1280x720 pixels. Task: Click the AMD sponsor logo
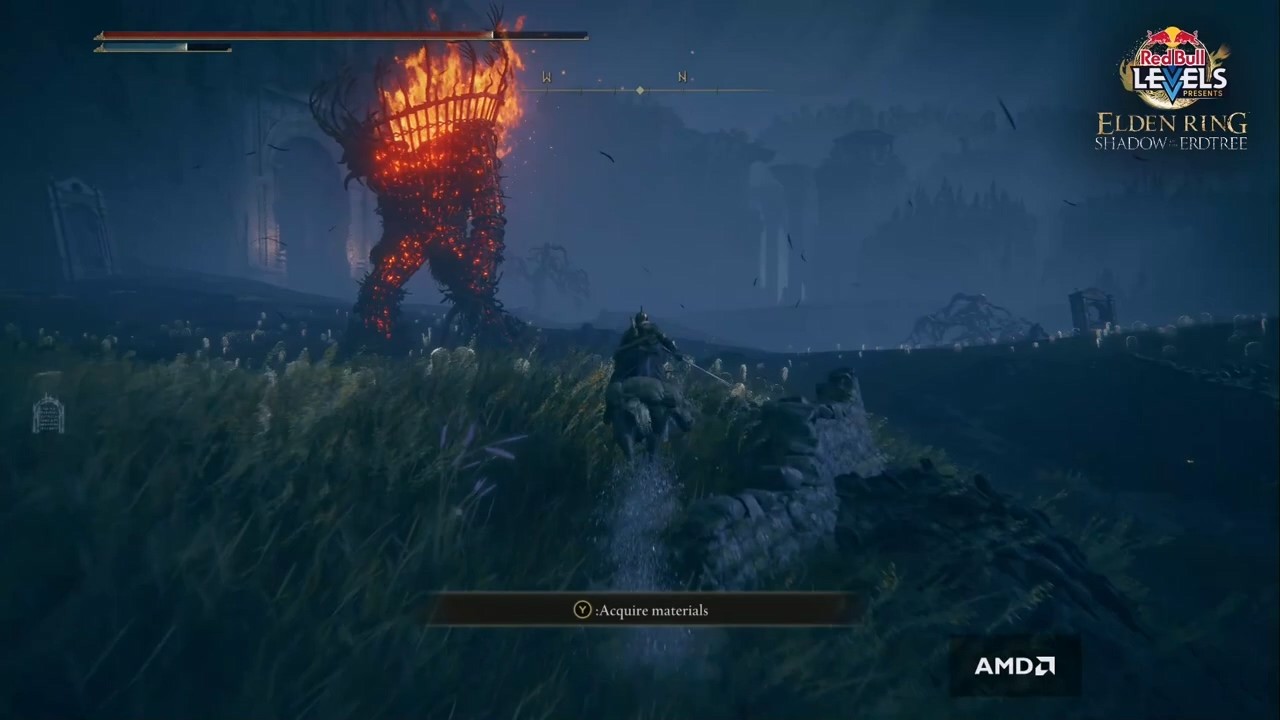[1014, 666]
